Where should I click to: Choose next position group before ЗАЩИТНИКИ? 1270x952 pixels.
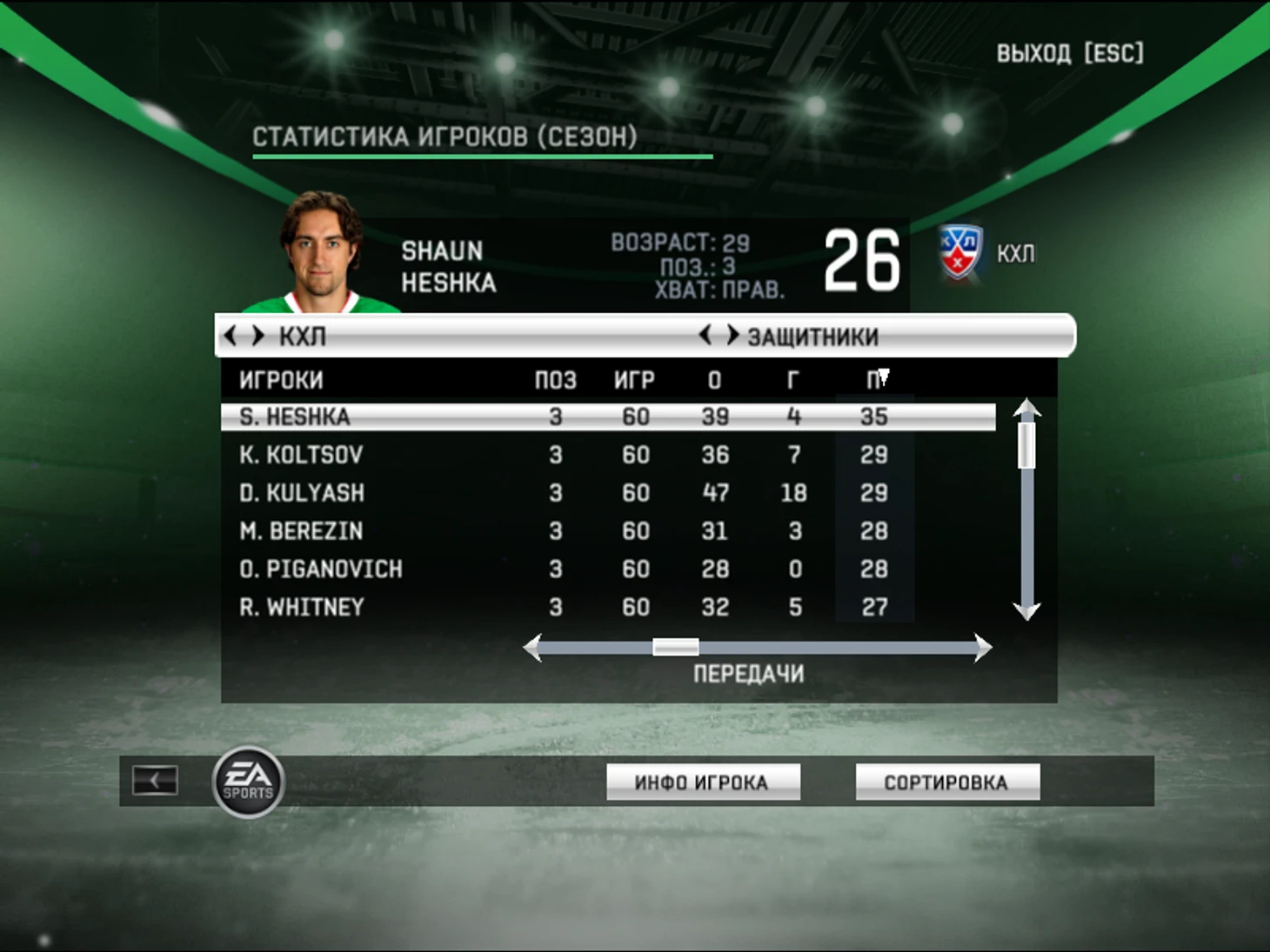coord(732,335)
